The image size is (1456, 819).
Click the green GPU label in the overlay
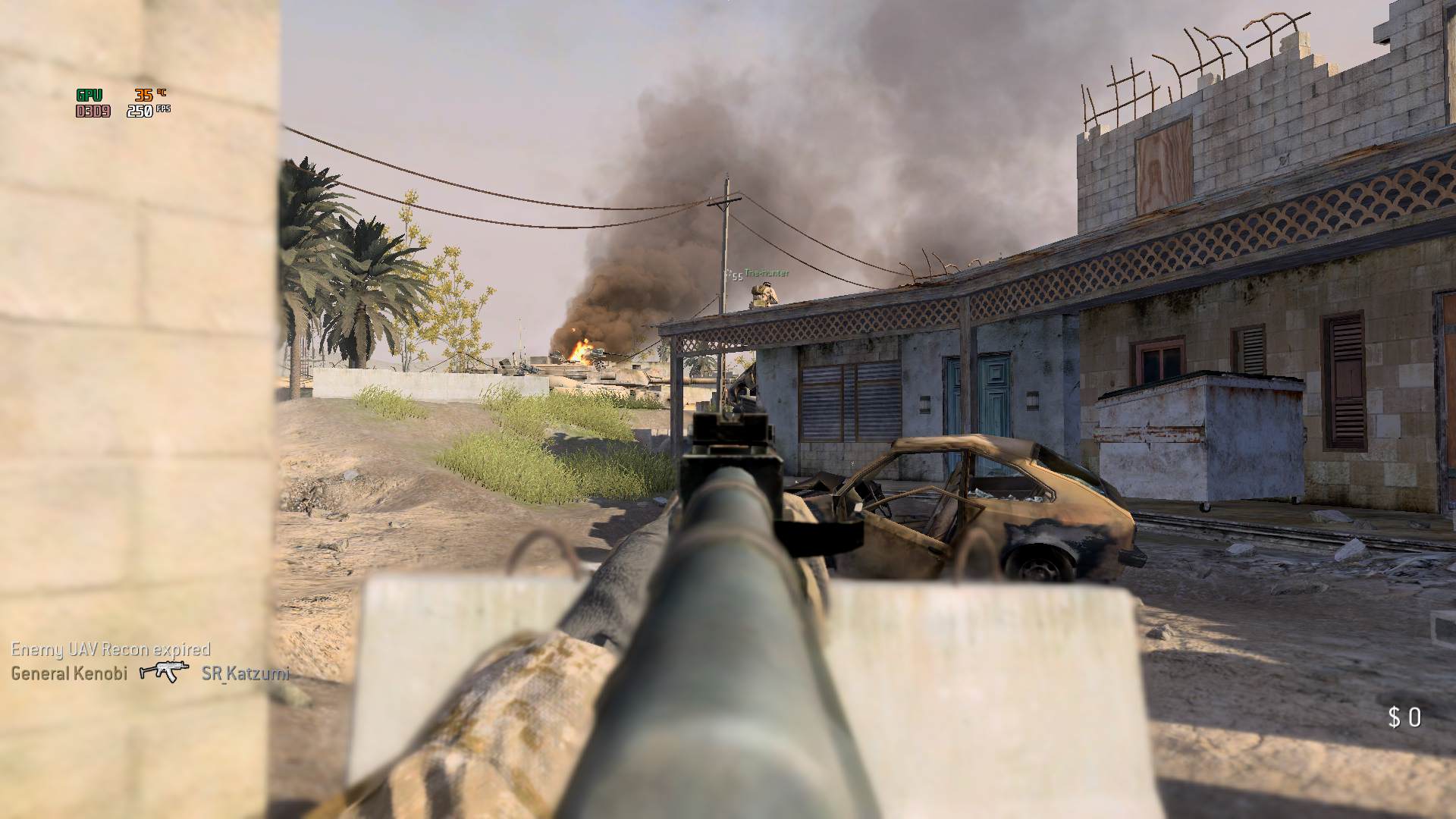coord(89,97)
